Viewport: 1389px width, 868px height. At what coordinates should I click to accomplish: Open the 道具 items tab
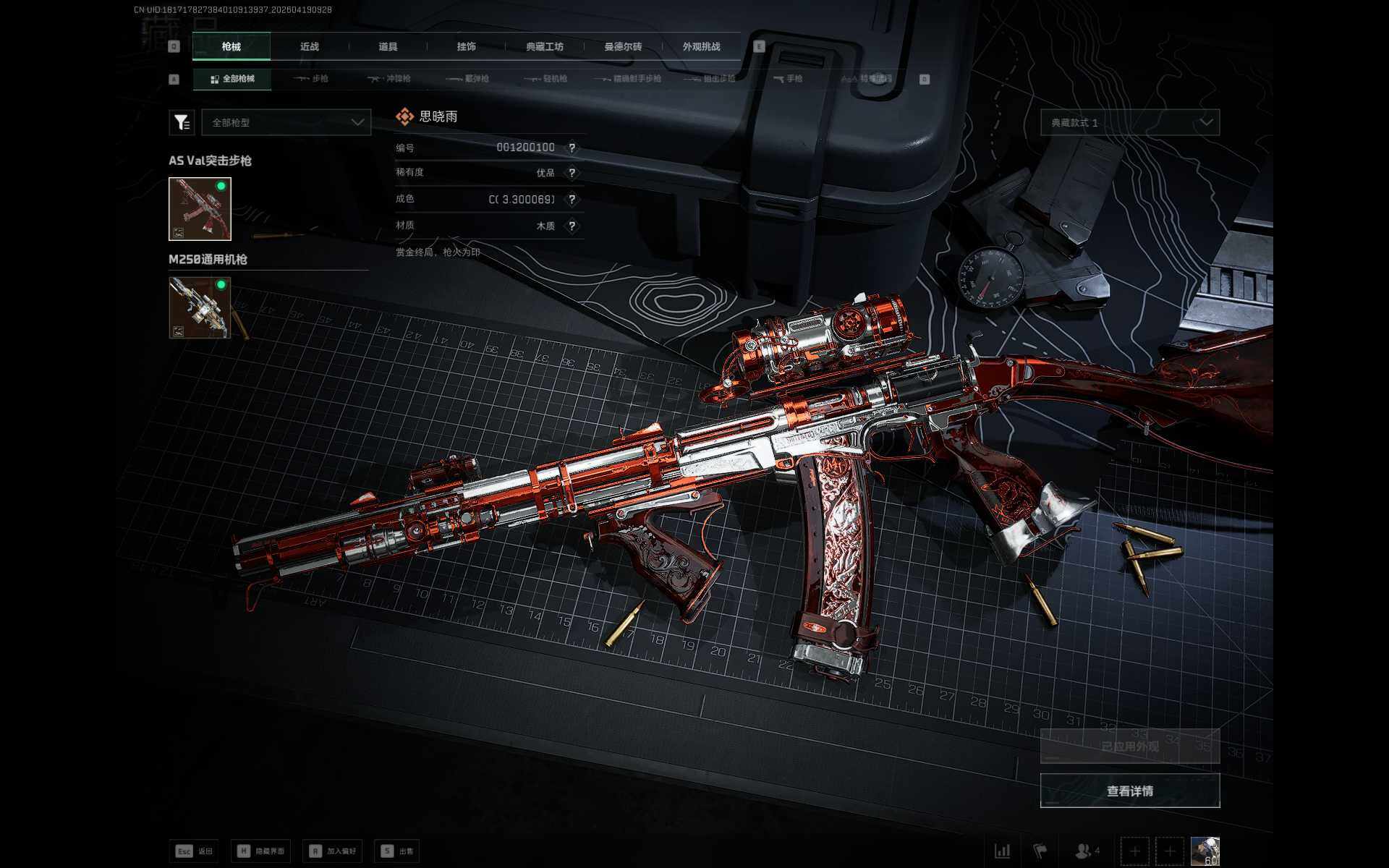(x=388, y=47)
